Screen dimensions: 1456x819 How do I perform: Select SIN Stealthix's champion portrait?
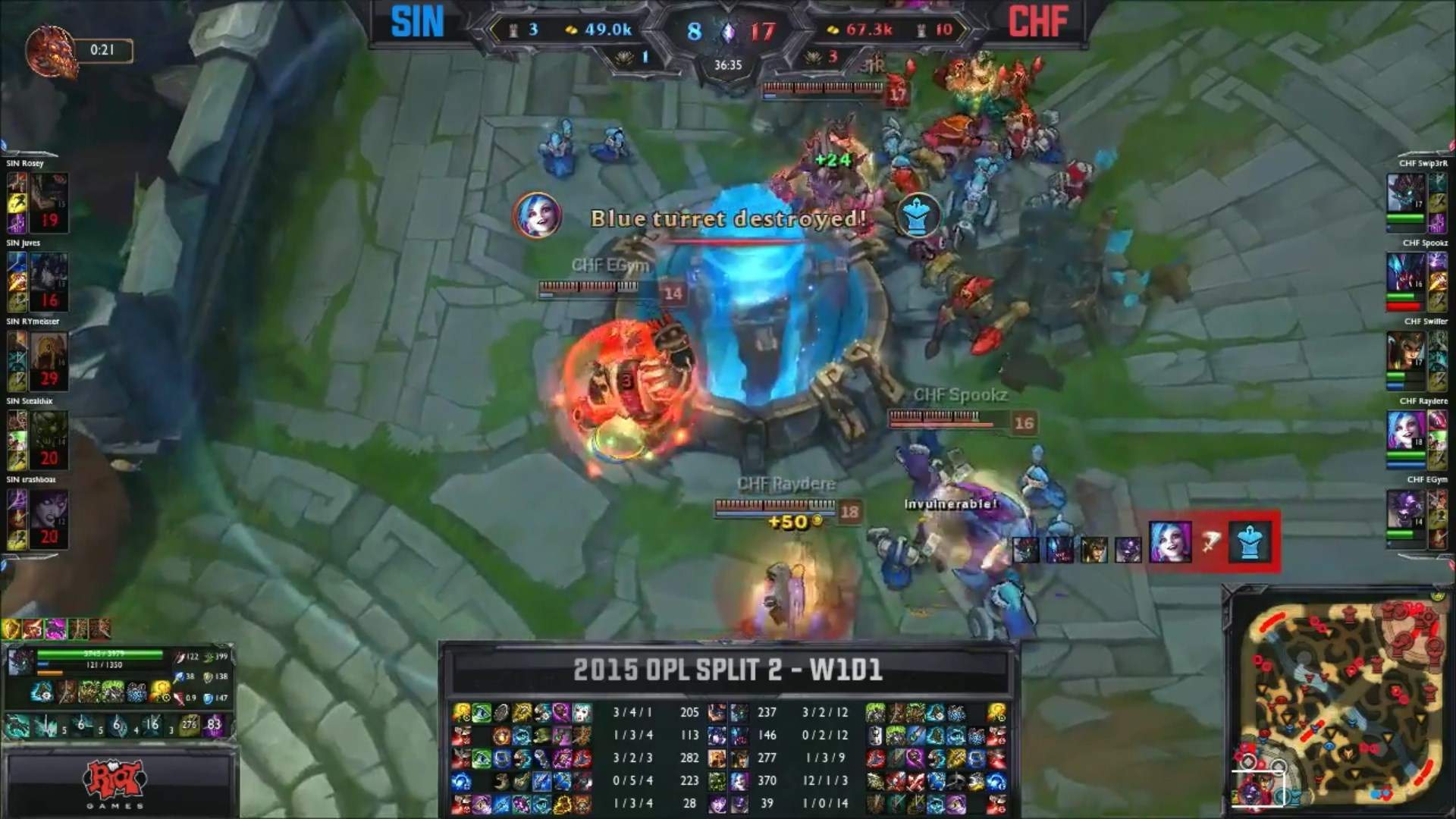49,429
